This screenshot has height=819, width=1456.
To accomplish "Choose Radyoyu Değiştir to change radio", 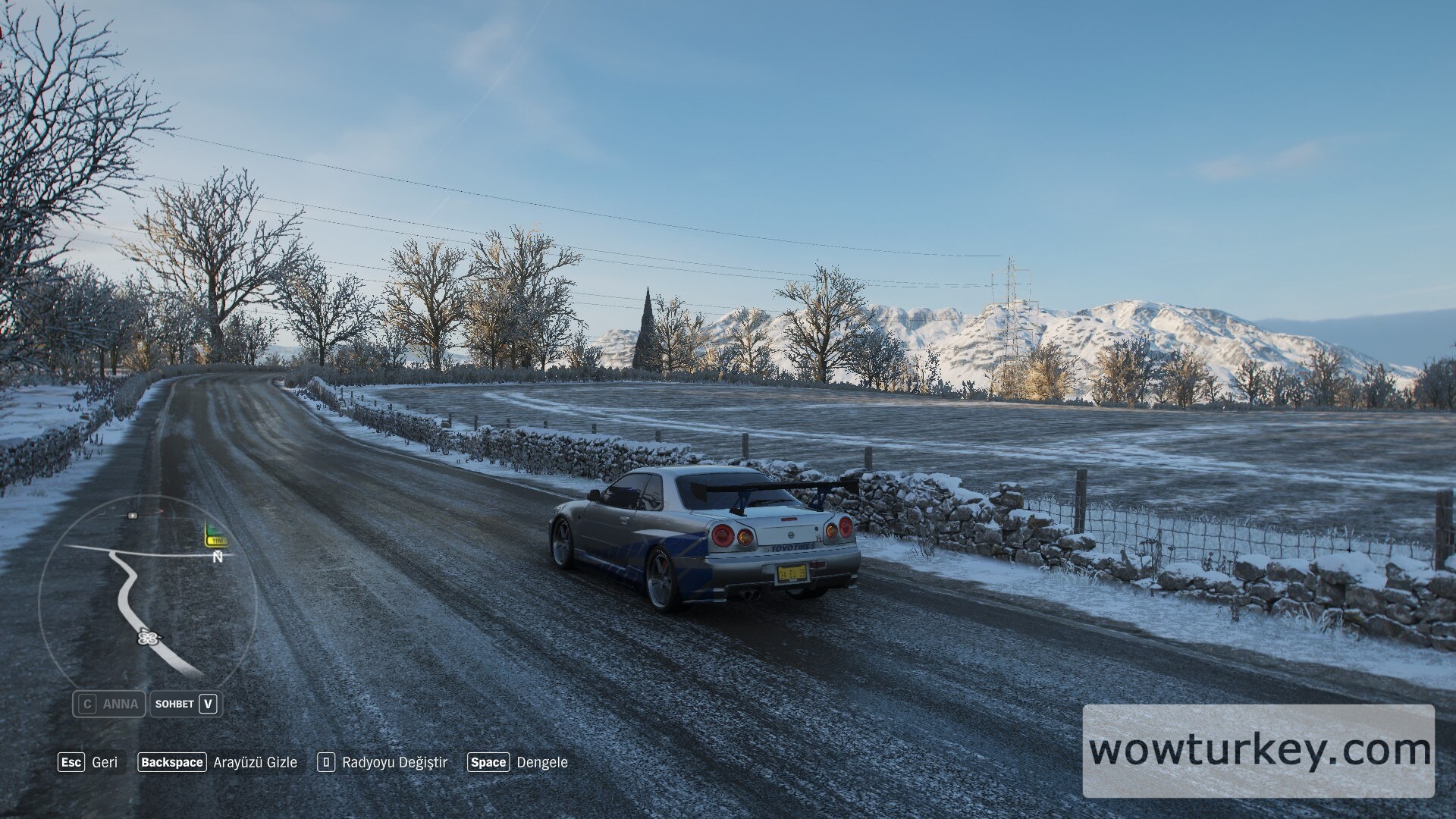I will (383, 762).
